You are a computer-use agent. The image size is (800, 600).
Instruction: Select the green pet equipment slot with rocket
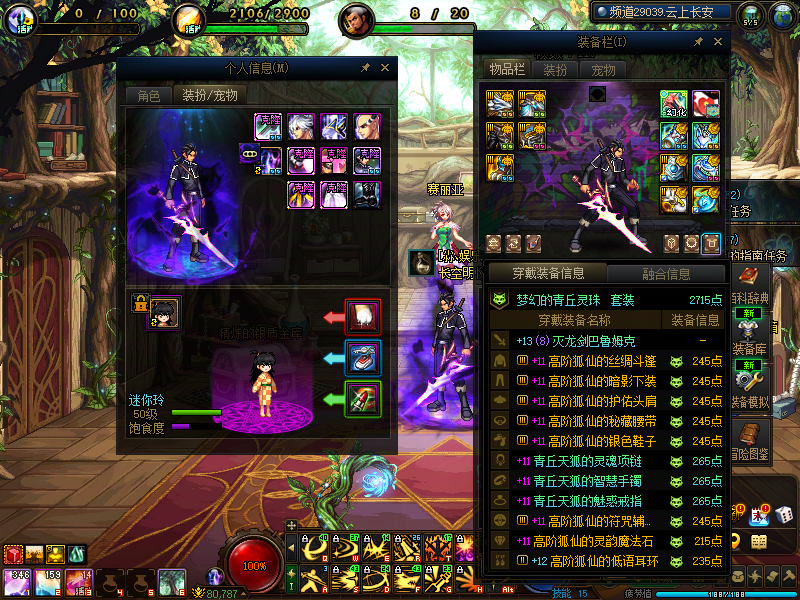(362, 398)
